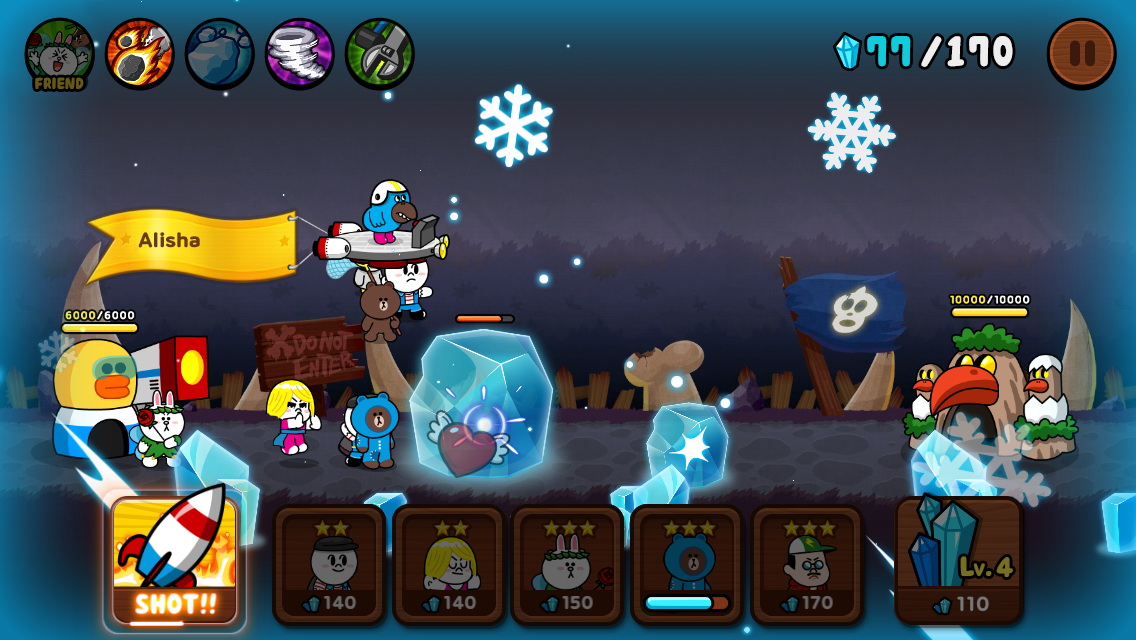
Task: Summon the flower-crown bunny costing 150
Action: (568, 565)
